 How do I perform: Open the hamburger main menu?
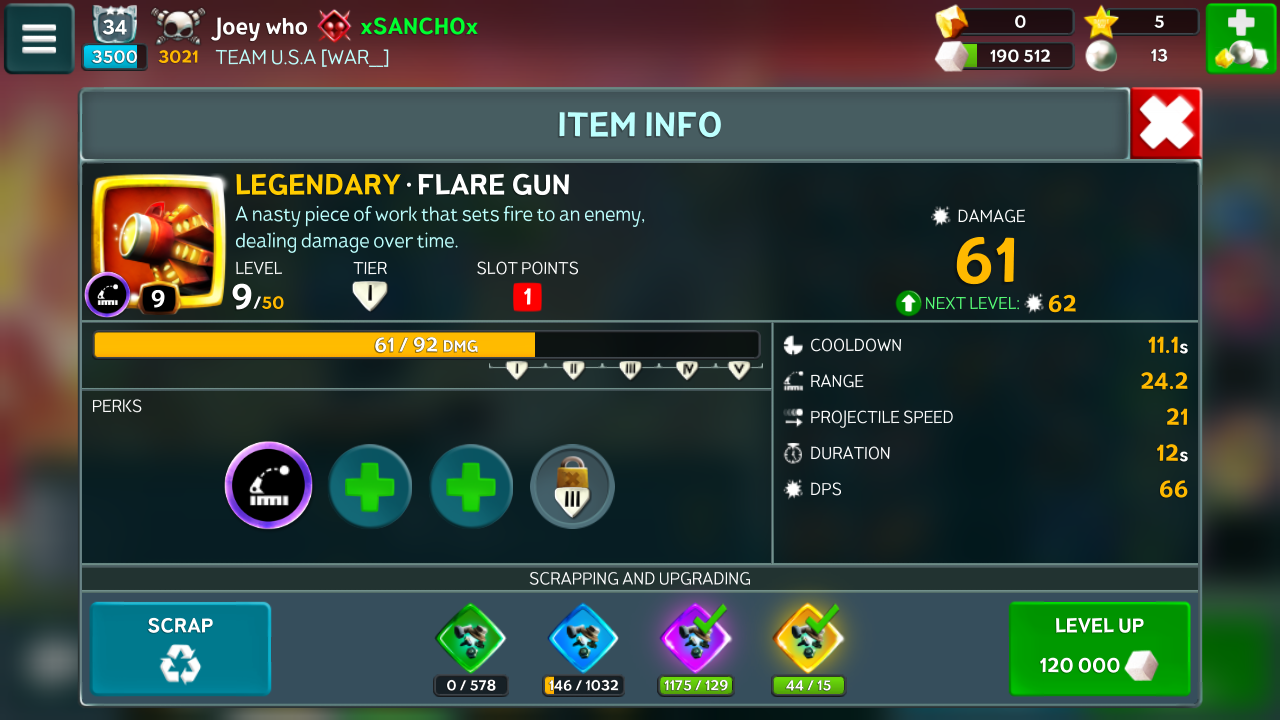(x=39, y=39)
